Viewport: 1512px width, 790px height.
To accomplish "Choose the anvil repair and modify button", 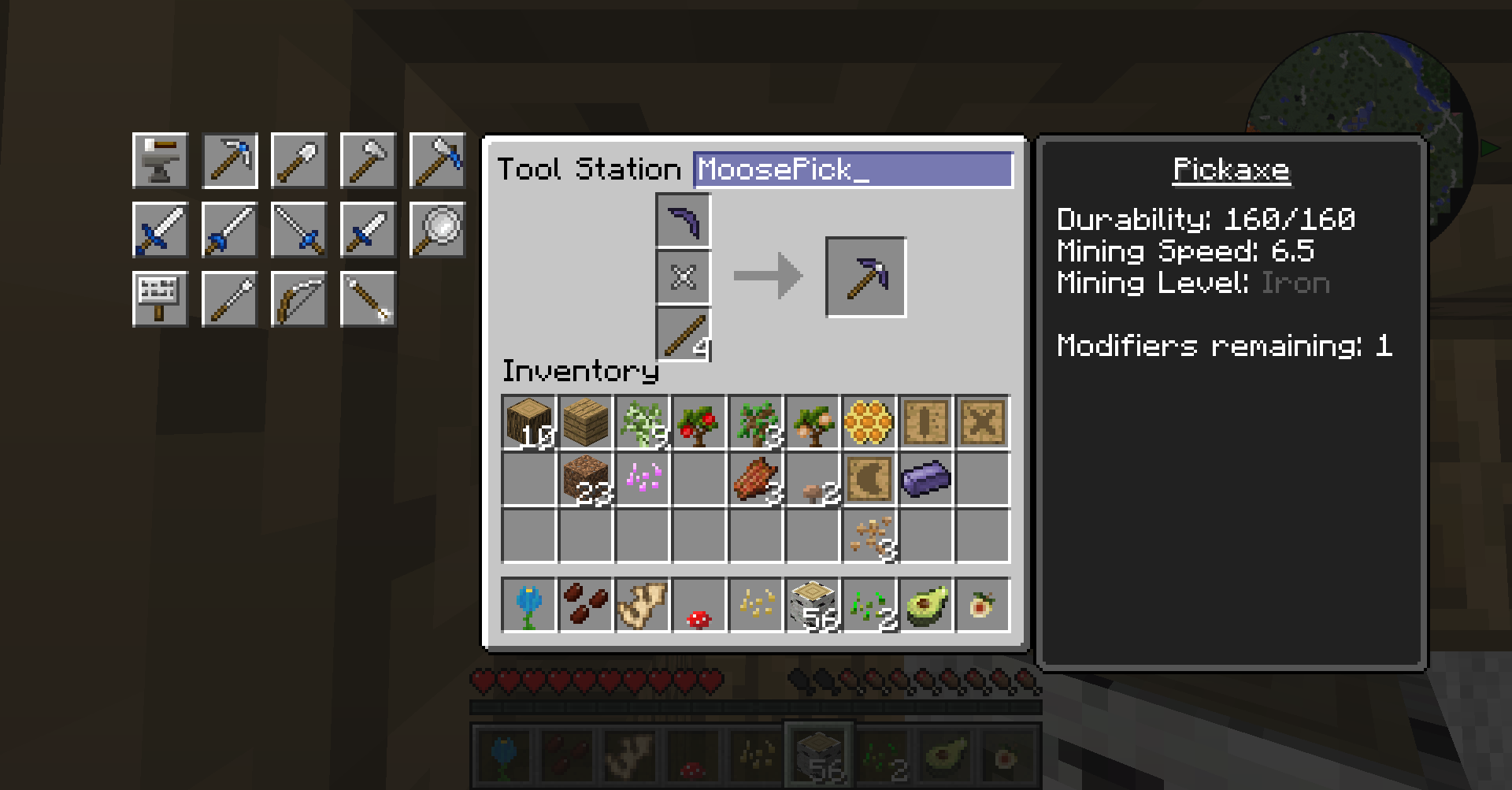I will [160, 161].
